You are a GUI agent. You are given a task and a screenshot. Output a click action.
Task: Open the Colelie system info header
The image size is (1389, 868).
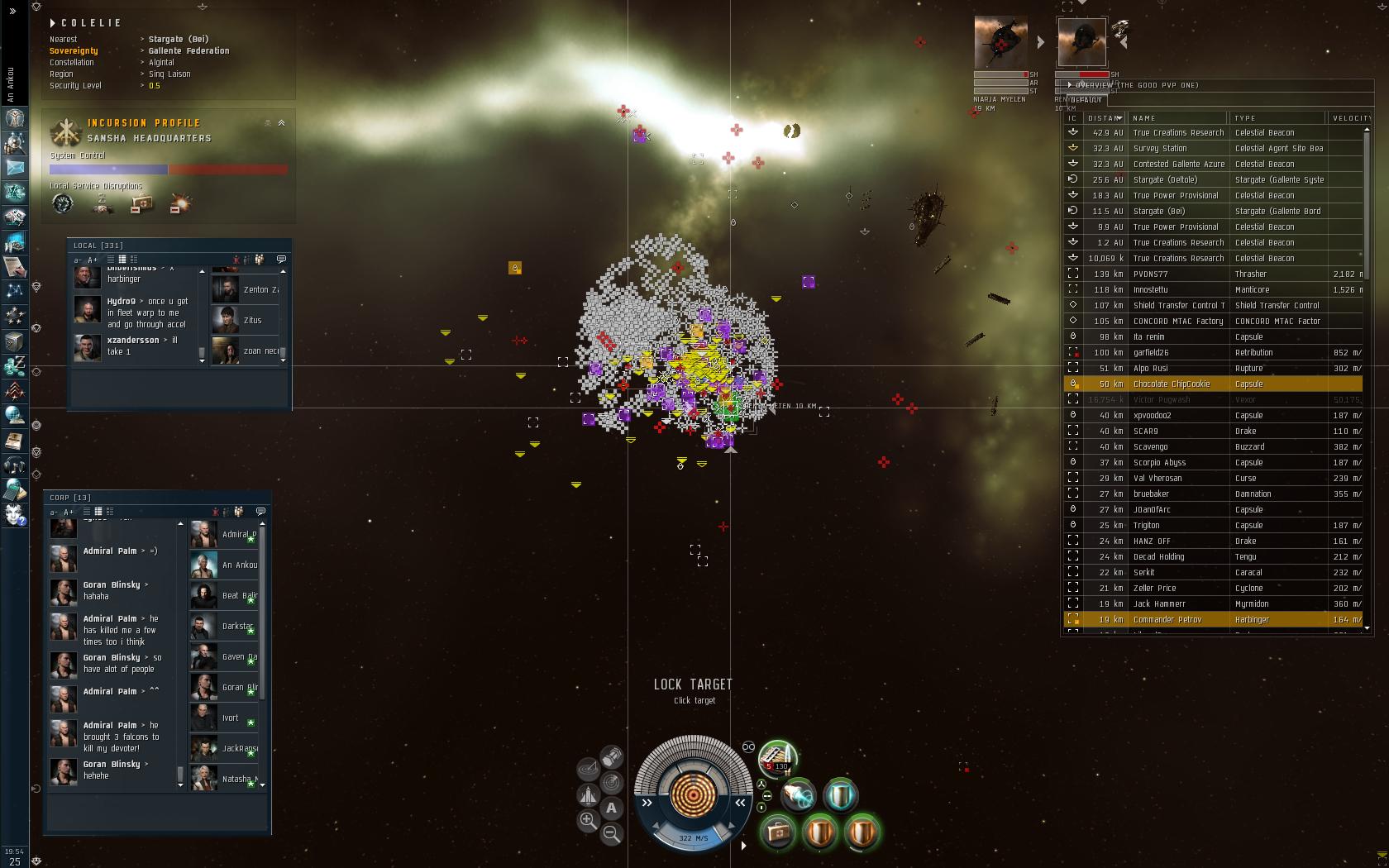click(91, 23)
